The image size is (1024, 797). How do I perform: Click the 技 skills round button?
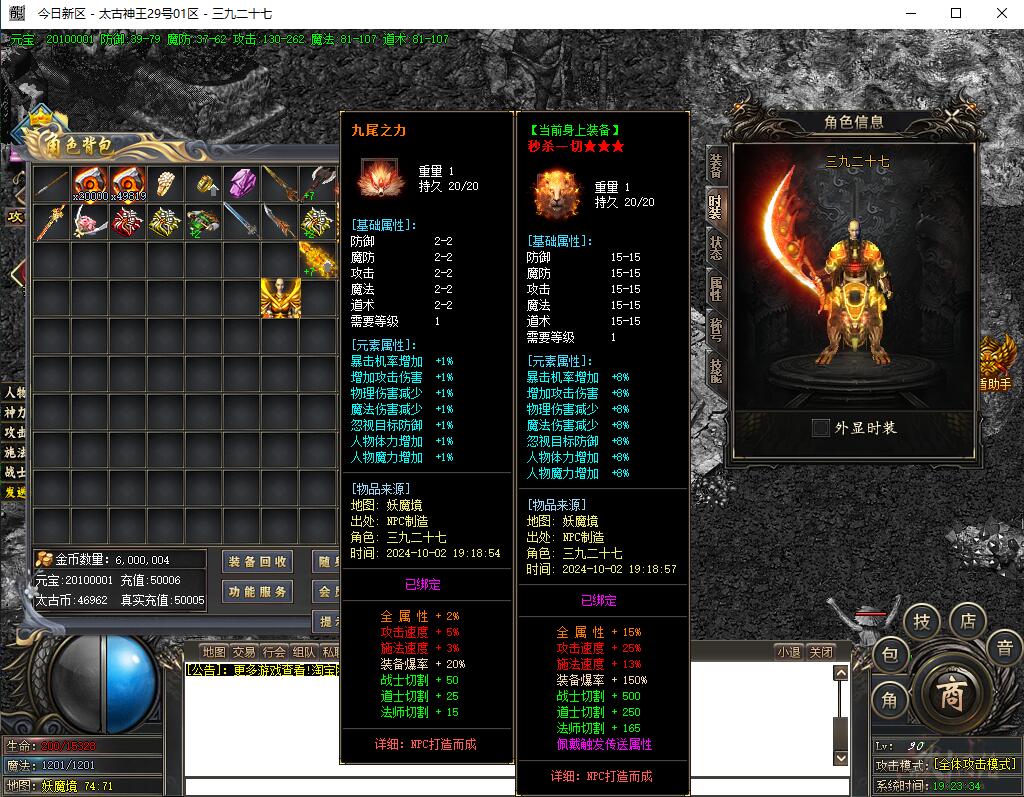click(x=922, y=622)
